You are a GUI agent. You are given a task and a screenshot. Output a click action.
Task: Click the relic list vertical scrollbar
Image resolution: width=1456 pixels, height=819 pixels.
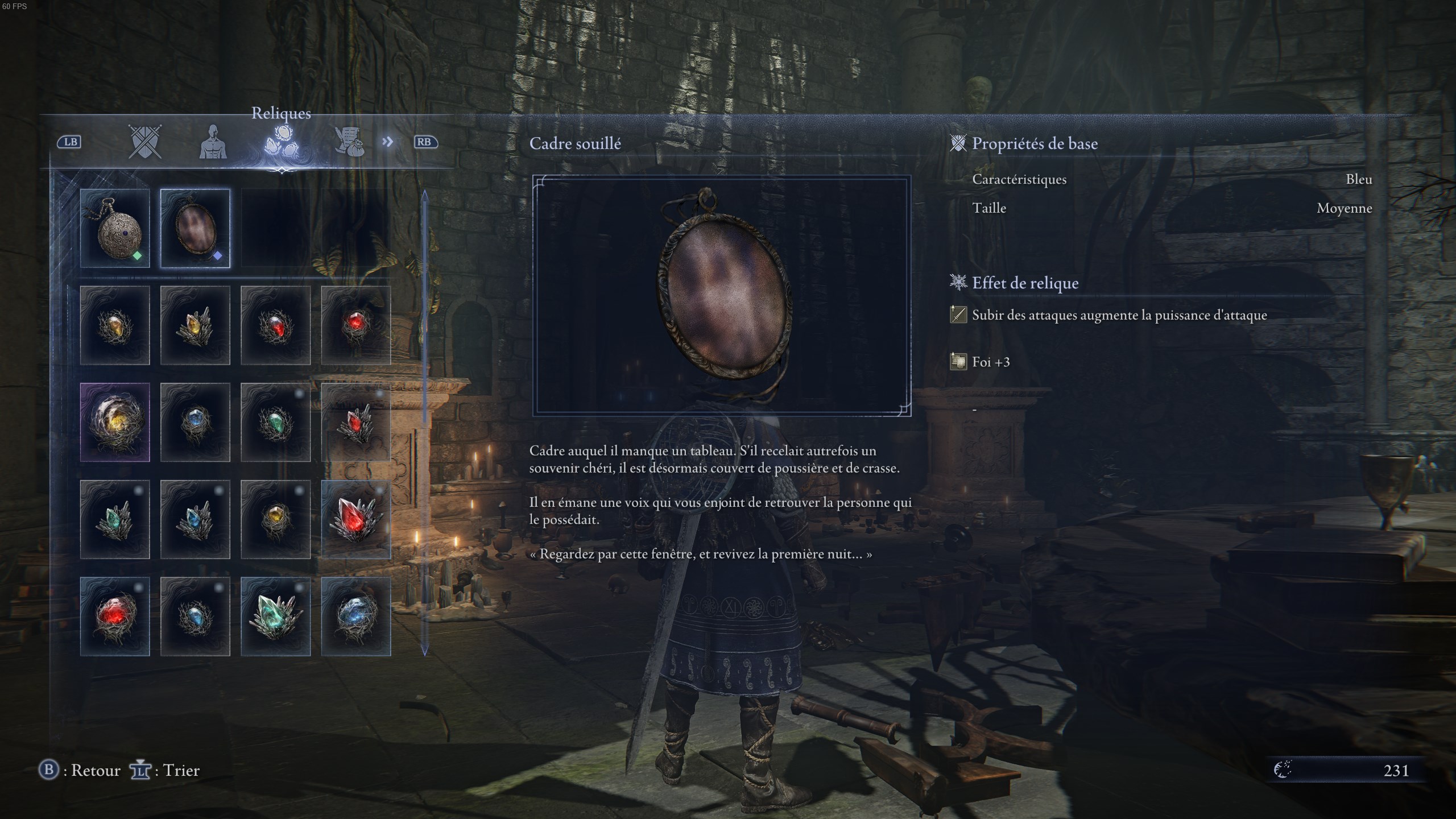(x=424, y=422)
